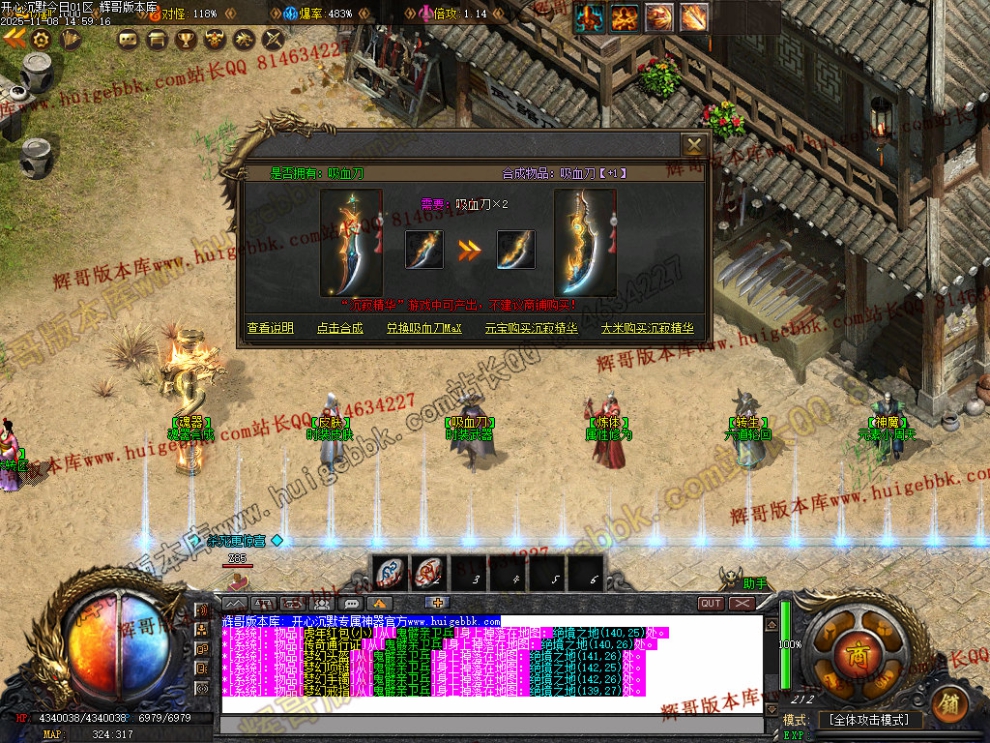Change the 全体攻击模式 attack mode
Viewport: 990px width, 743px height.
pyautogui.click(x=868, y=720)
